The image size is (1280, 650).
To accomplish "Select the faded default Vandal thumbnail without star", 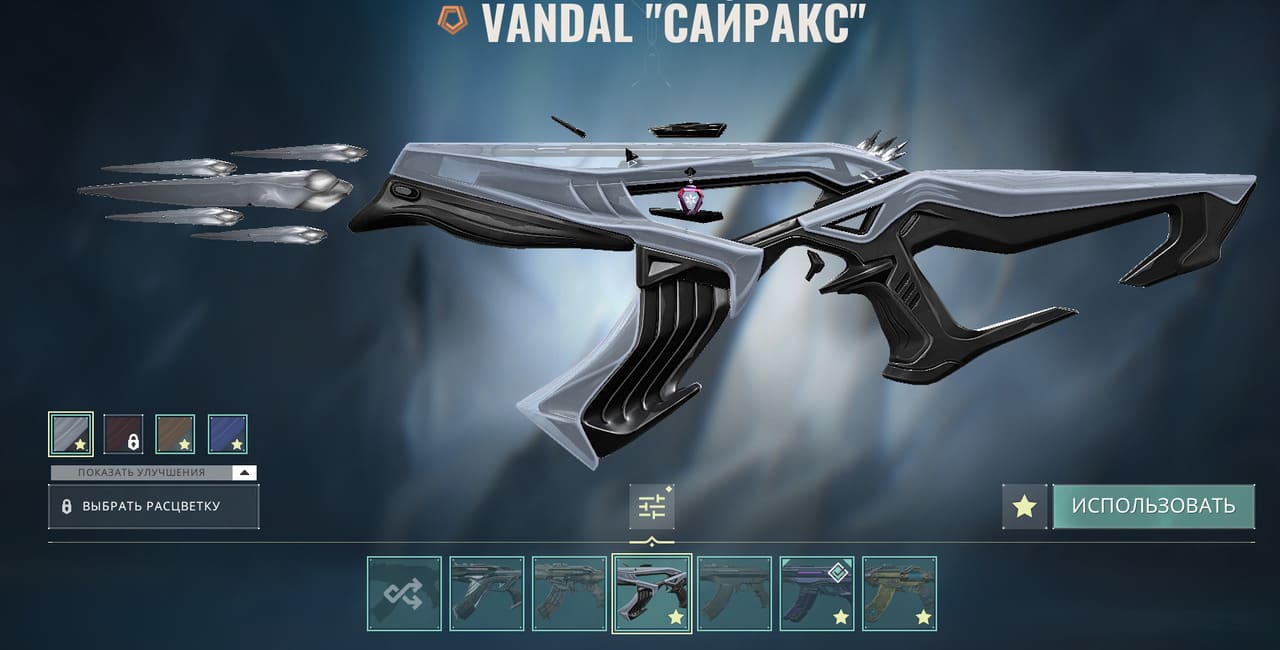I will [x=734, y=594].
